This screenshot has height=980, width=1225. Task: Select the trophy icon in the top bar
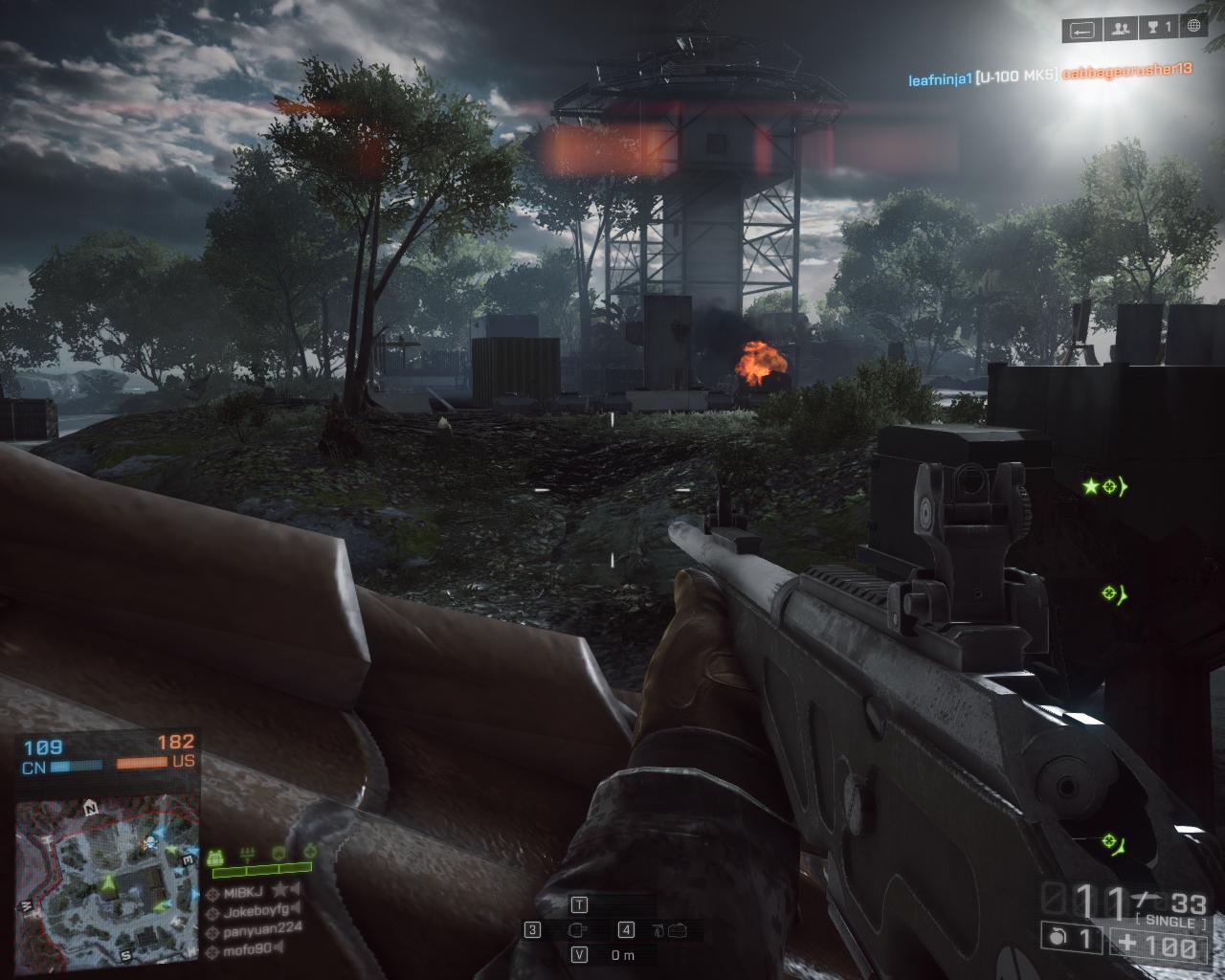click(1157, 30)
